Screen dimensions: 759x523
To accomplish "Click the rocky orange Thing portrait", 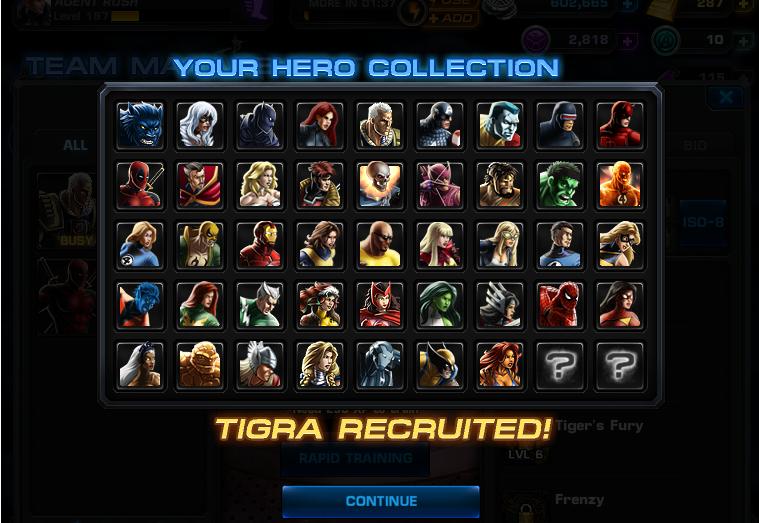I will coord(200,366).
